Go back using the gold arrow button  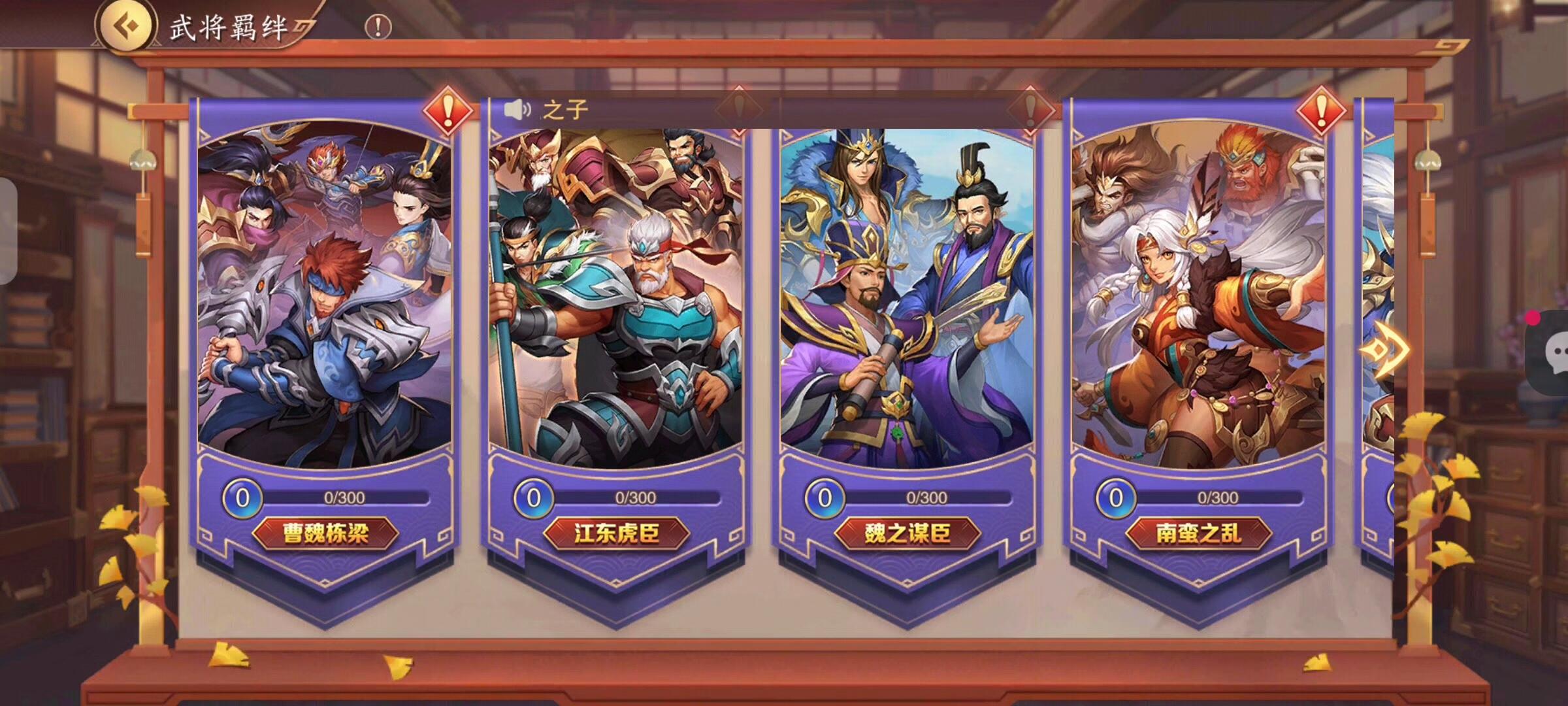coord(126,26)
